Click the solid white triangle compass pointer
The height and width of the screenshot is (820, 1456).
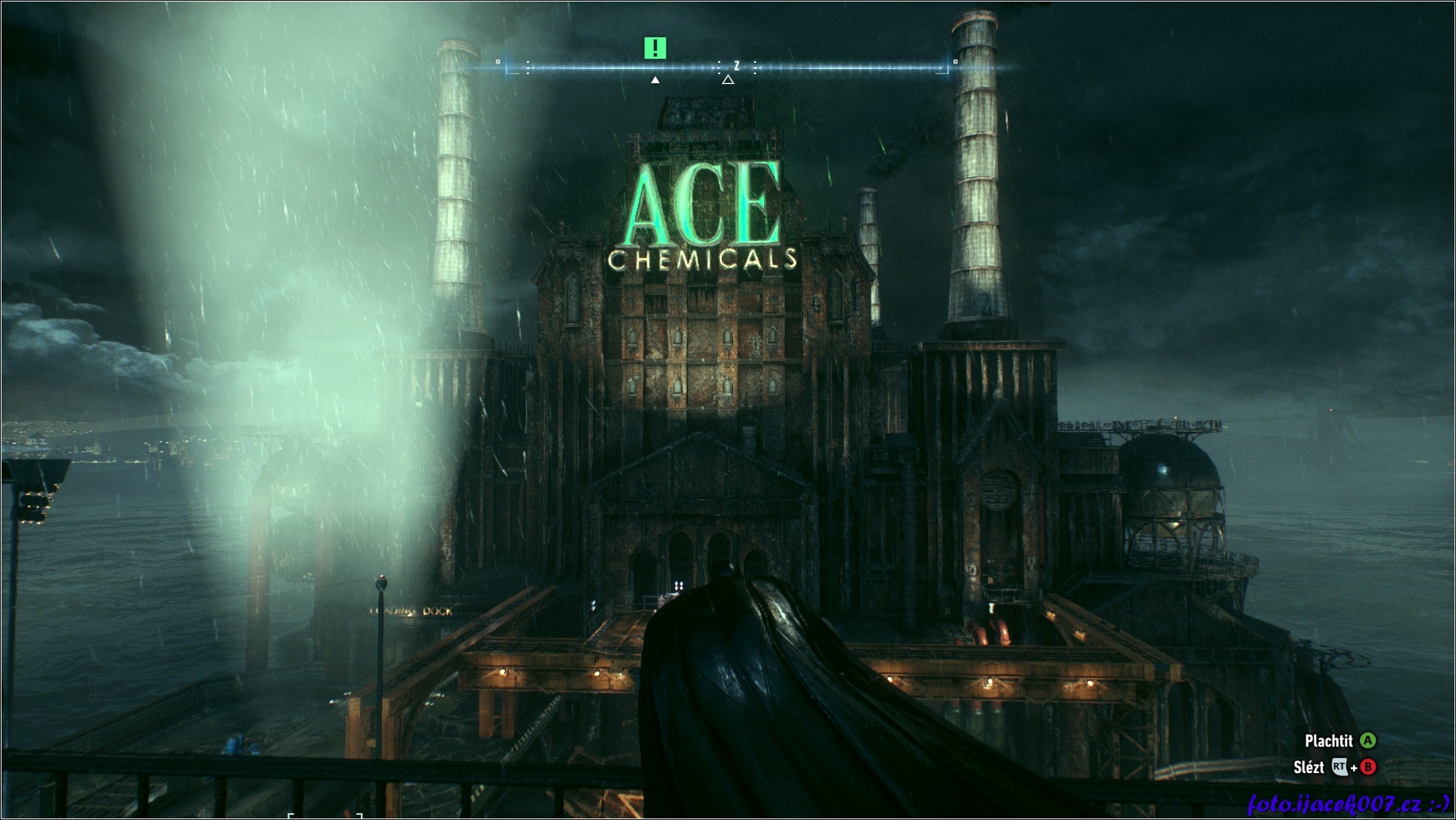pos(655,79)
